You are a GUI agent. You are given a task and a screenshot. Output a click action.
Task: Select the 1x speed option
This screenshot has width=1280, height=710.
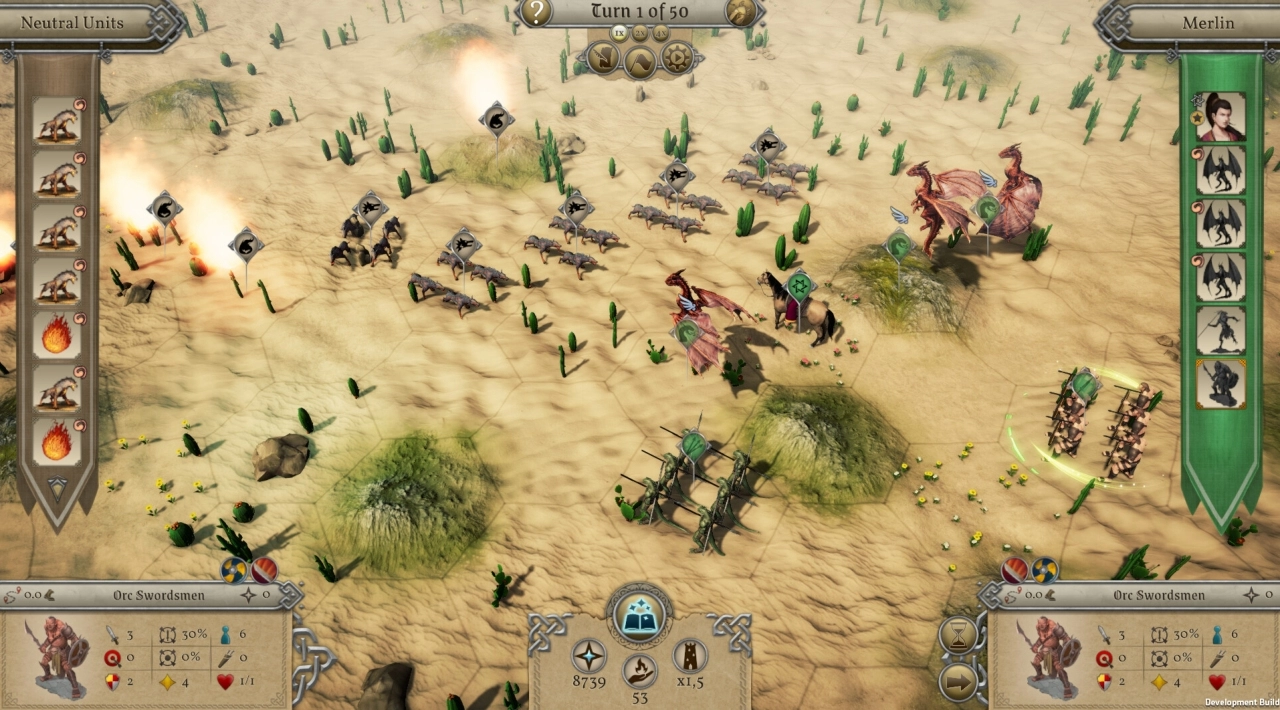point(619,33)
